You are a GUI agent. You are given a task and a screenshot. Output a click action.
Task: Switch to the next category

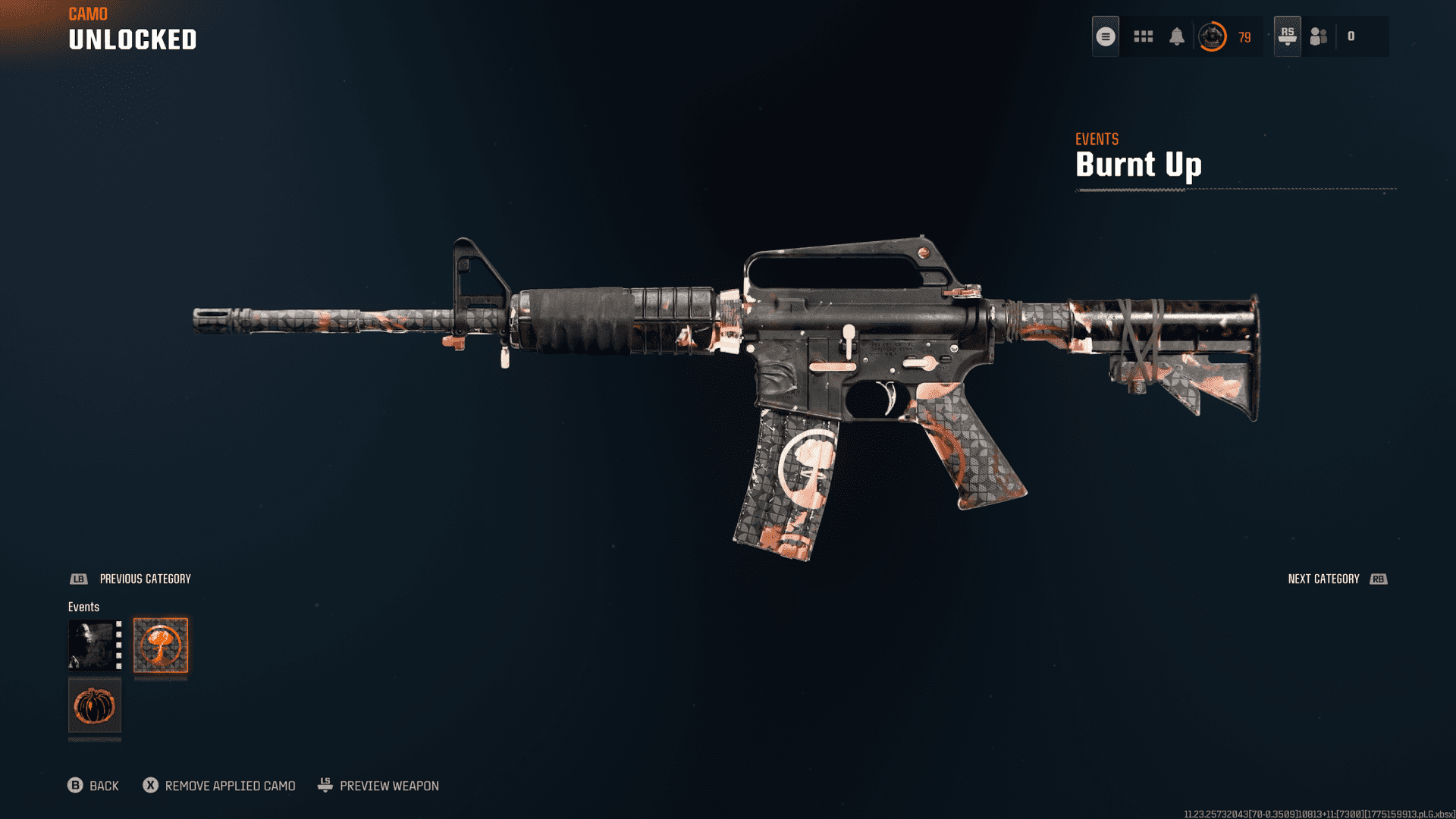pyautogui.click(x=1337, y=579)
